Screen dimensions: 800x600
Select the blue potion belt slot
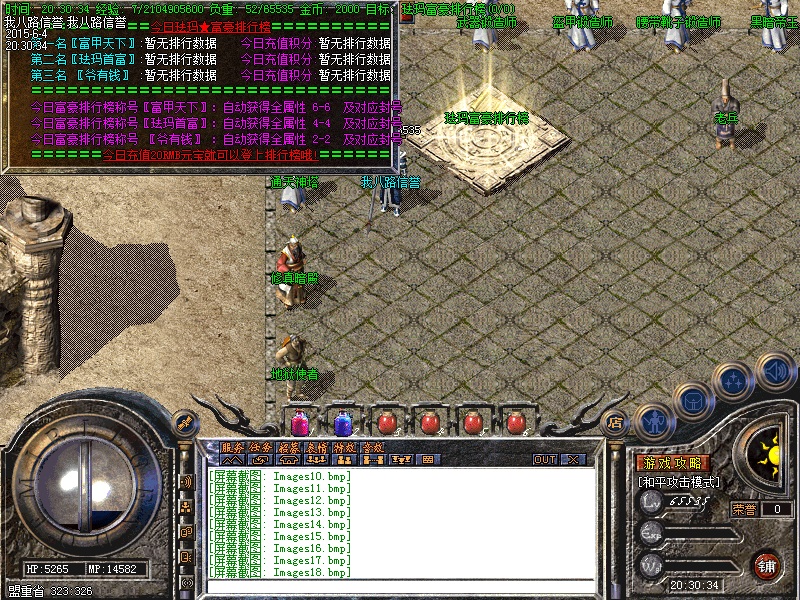pyautogui.click(x=342, y=422)
